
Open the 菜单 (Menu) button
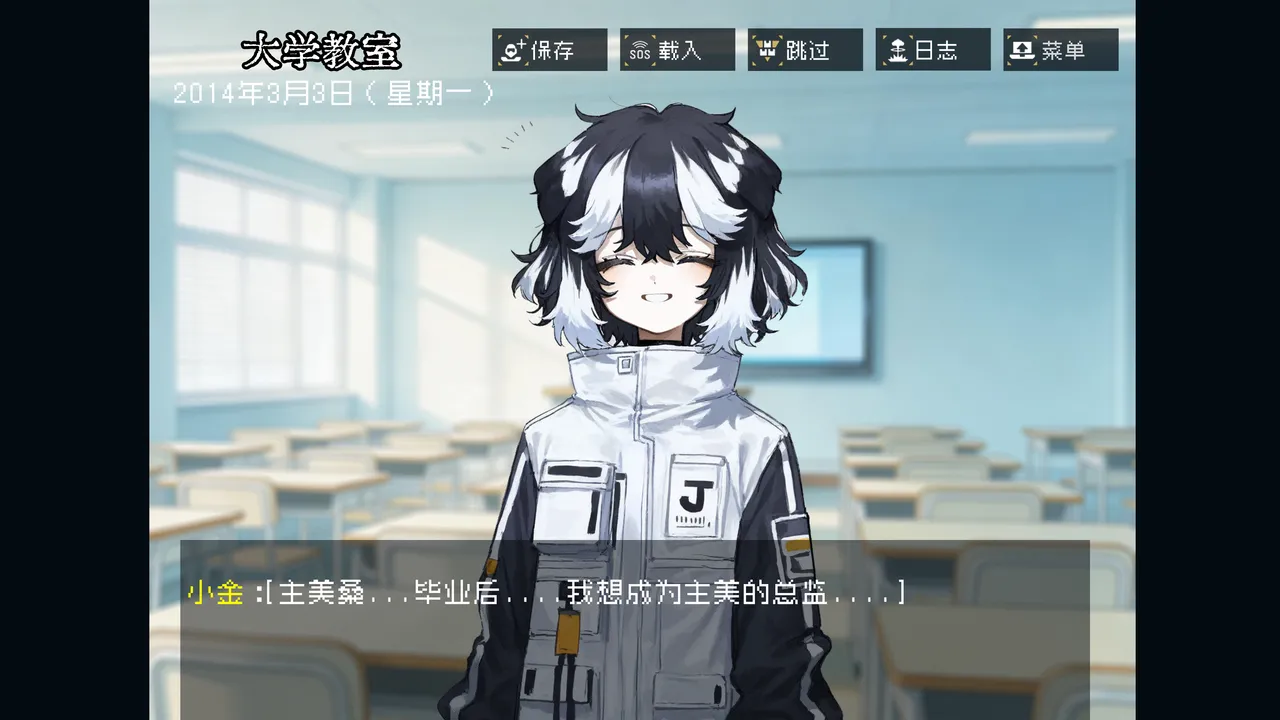pyautogui.click(x=1061, y=50)
